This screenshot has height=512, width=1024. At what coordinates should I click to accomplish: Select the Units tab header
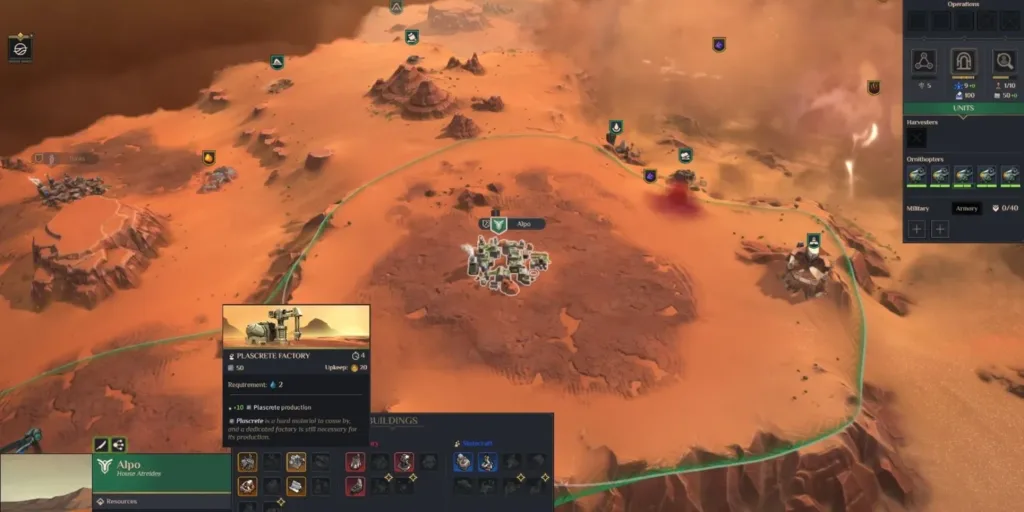[x=963, y=108]
